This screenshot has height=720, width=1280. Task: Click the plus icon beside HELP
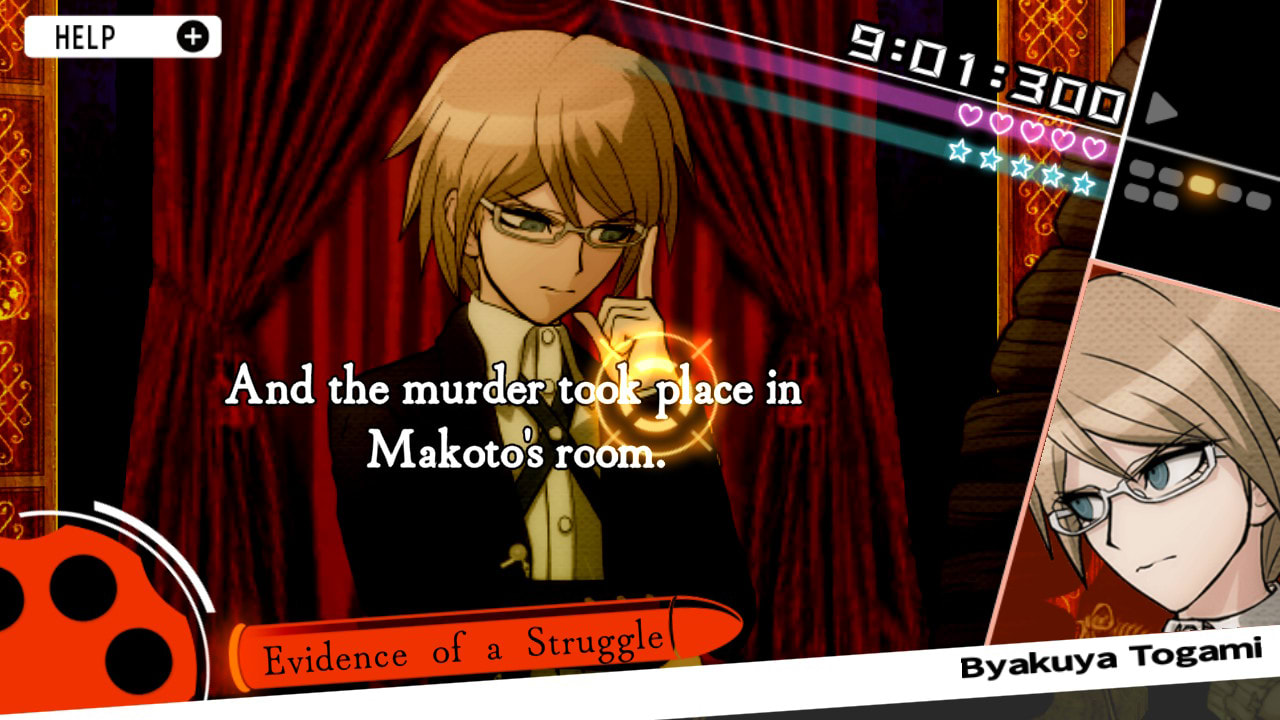195,36
